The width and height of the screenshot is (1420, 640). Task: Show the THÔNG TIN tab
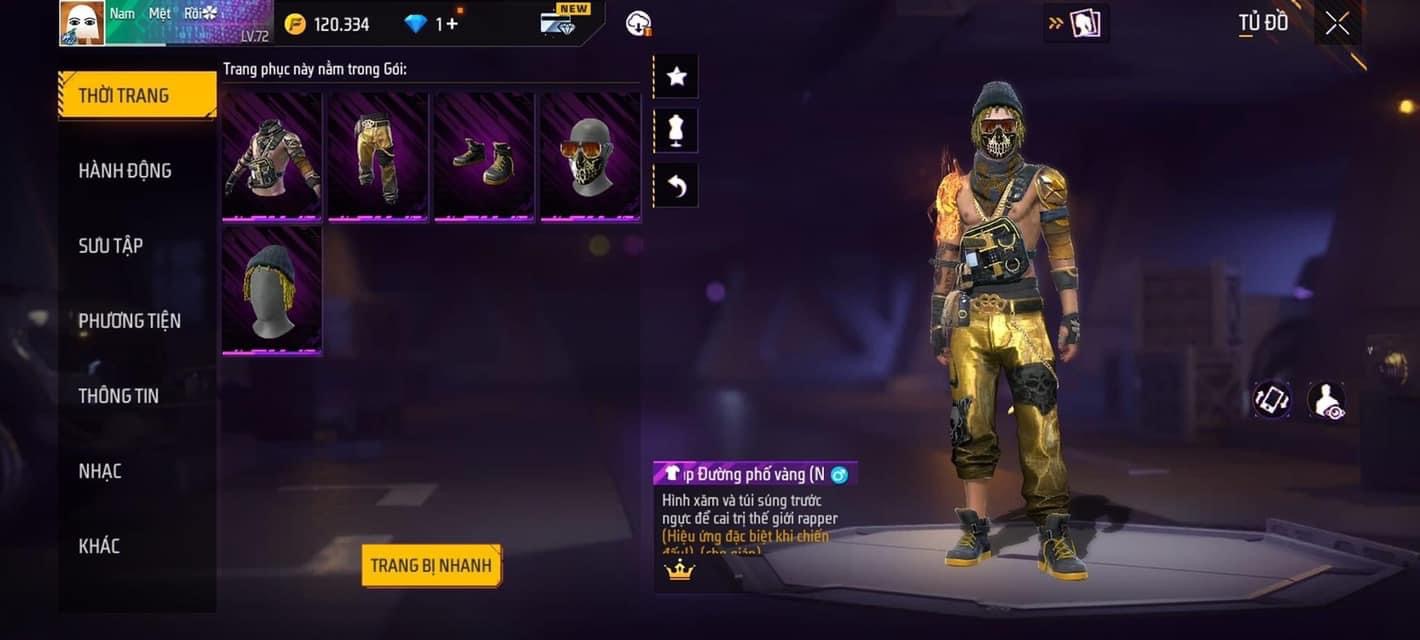coord(119,396)
